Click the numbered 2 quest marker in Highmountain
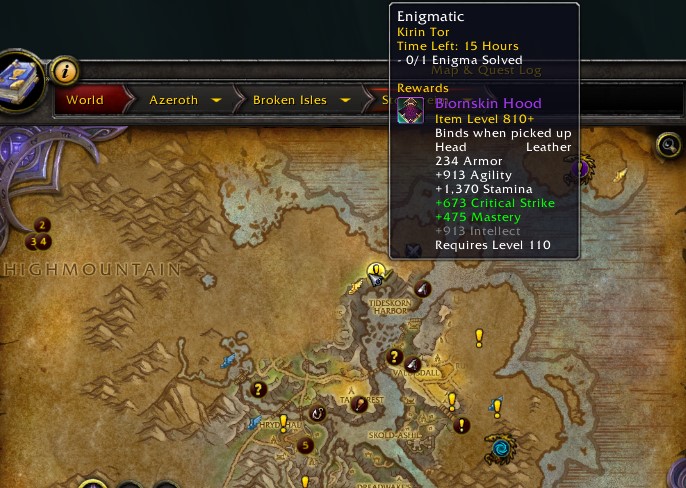 click(42, 225)
